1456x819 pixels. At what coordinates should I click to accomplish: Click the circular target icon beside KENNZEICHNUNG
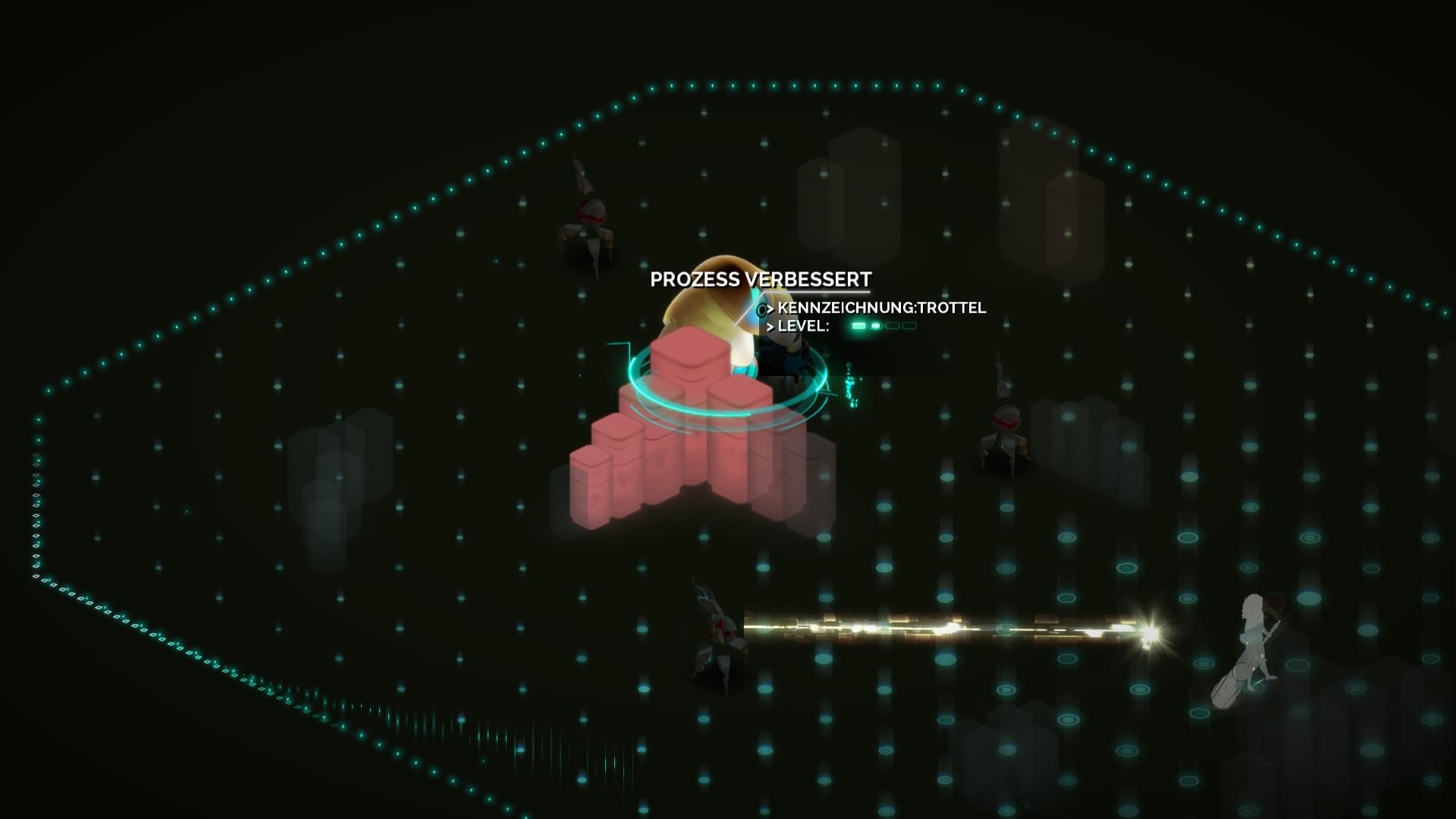tap(762, 309)
